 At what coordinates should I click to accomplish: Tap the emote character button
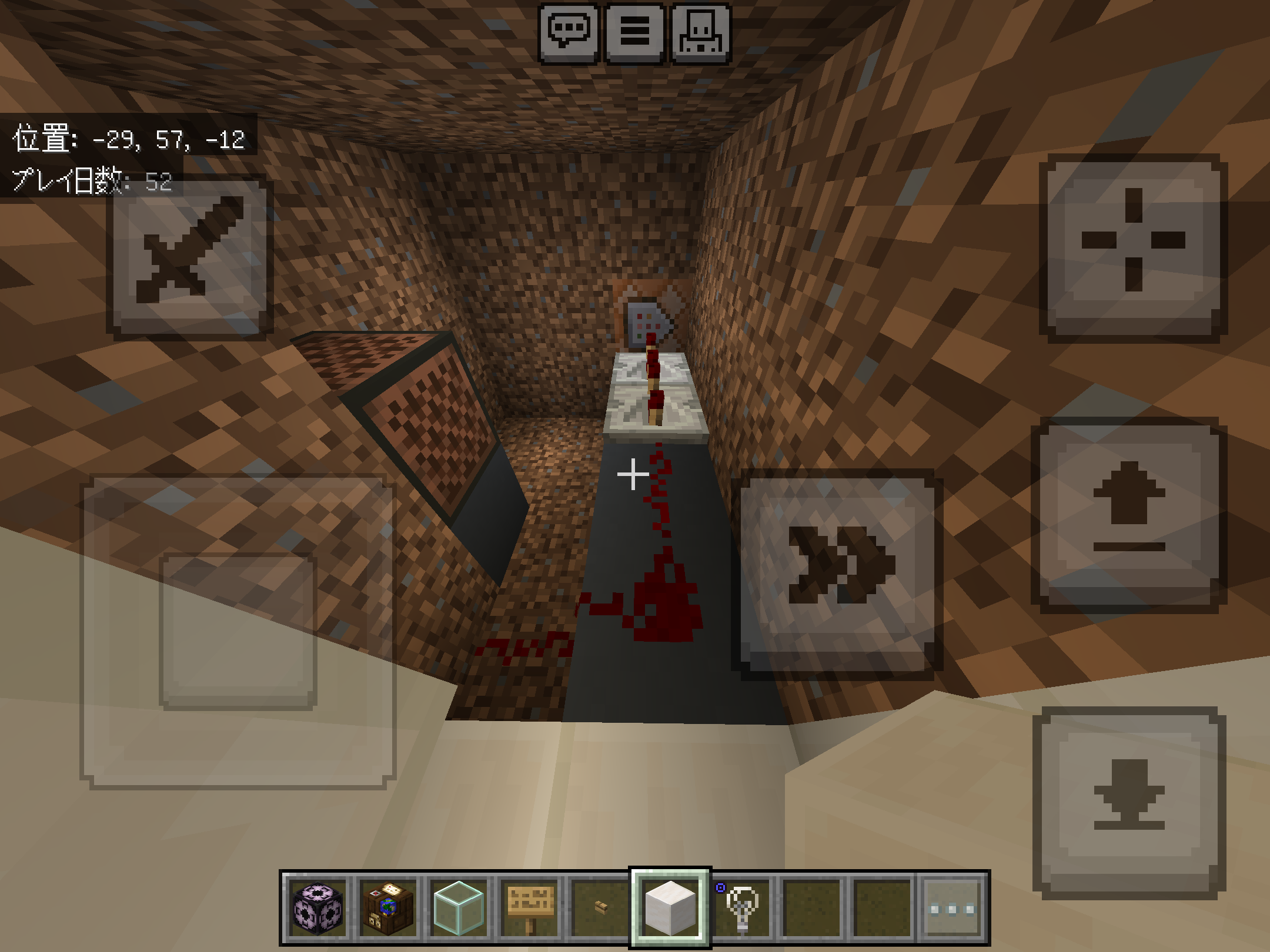(x=701, y=32)
